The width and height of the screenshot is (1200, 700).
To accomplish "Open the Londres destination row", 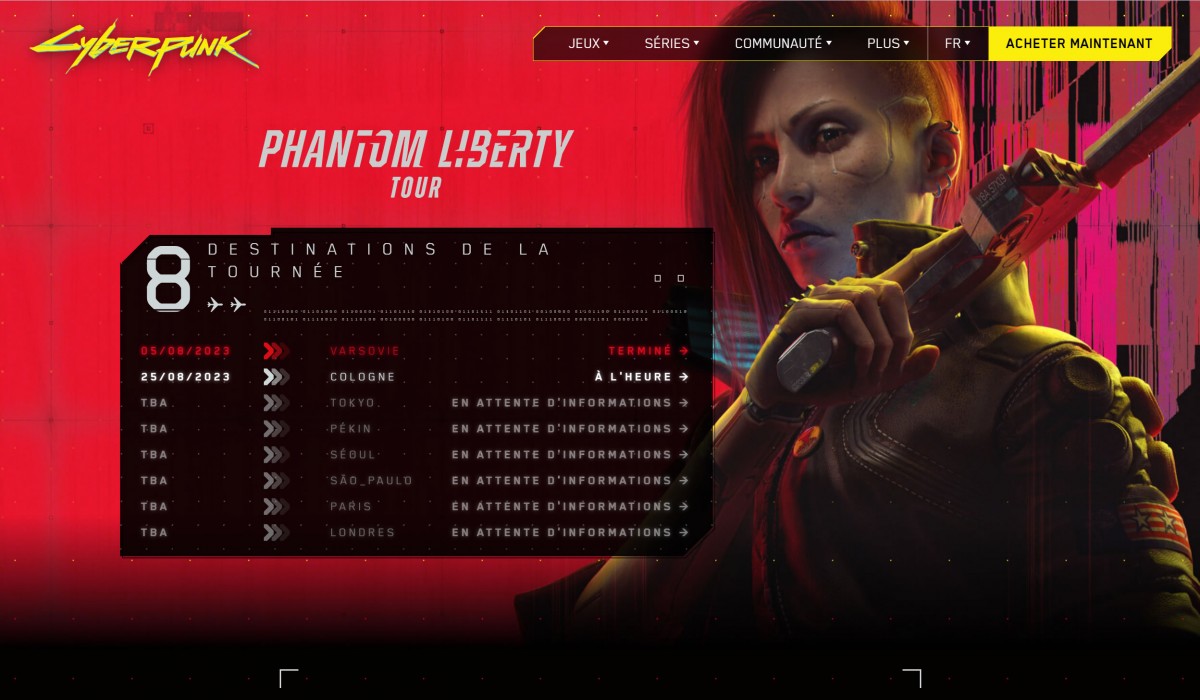I will click(x=362, y=533).
